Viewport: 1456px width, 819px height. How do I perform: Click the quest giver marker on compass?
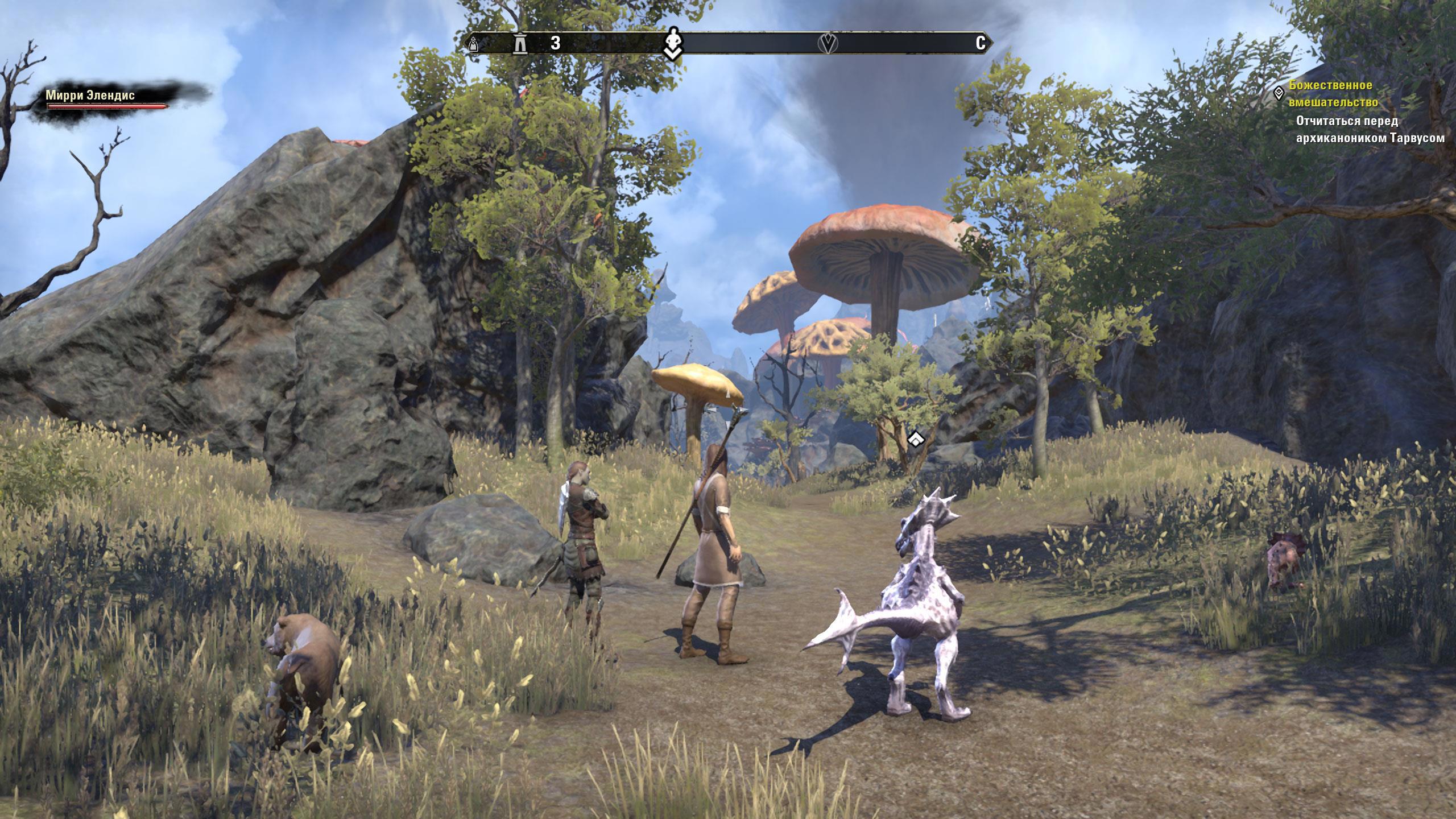coord(672,43)
